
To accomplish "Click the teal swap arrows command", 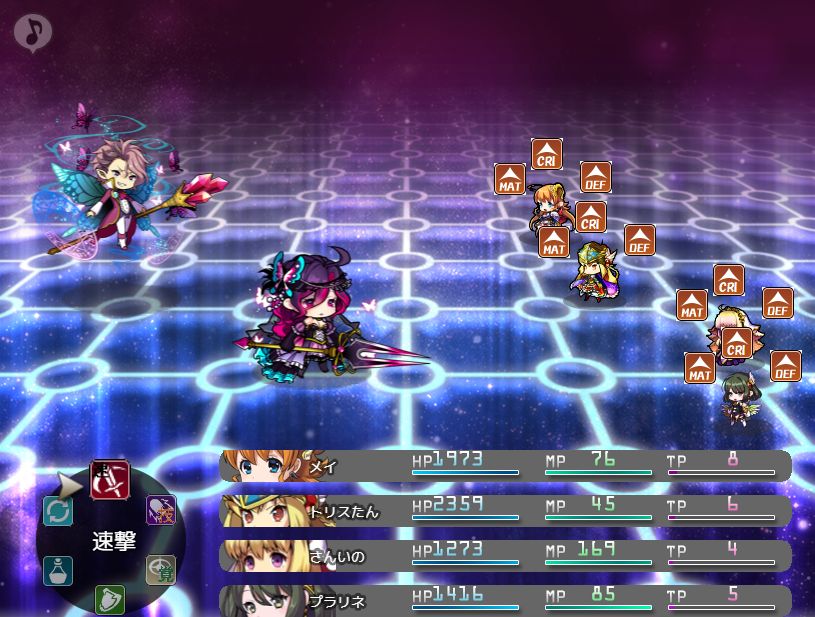I will [x=58, y=512].
